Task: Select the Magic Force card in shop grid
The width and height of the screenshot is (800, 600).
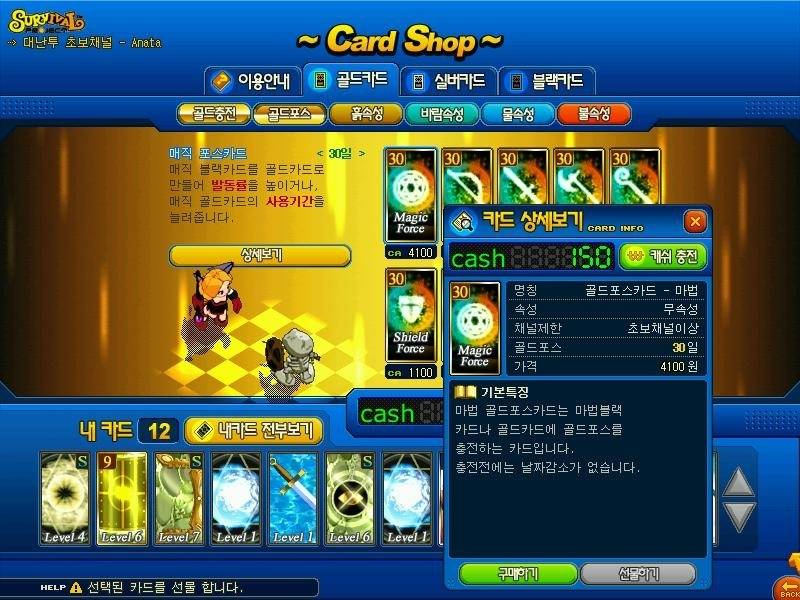Action: pos(411,196)
